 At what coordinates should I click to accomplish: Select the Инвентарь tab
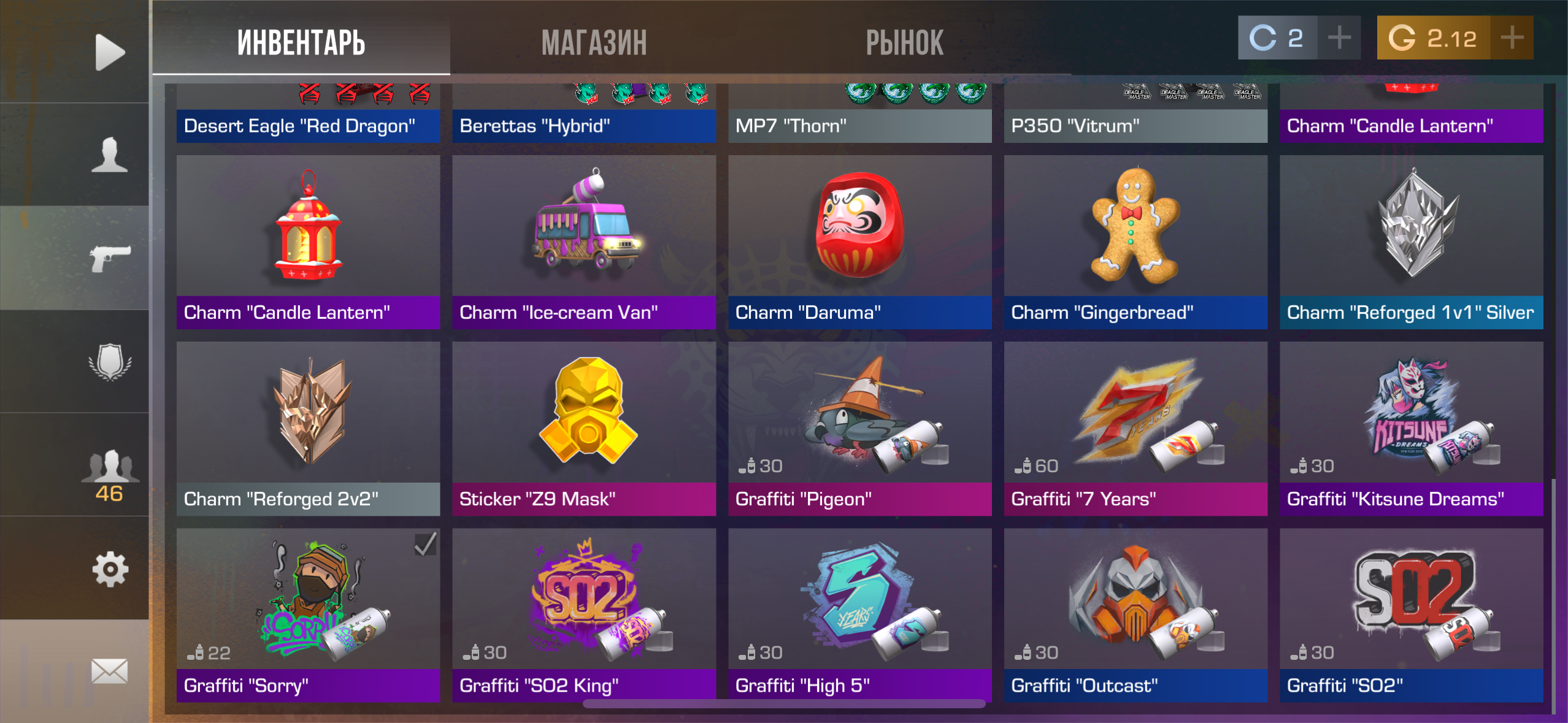coord(301,43)
